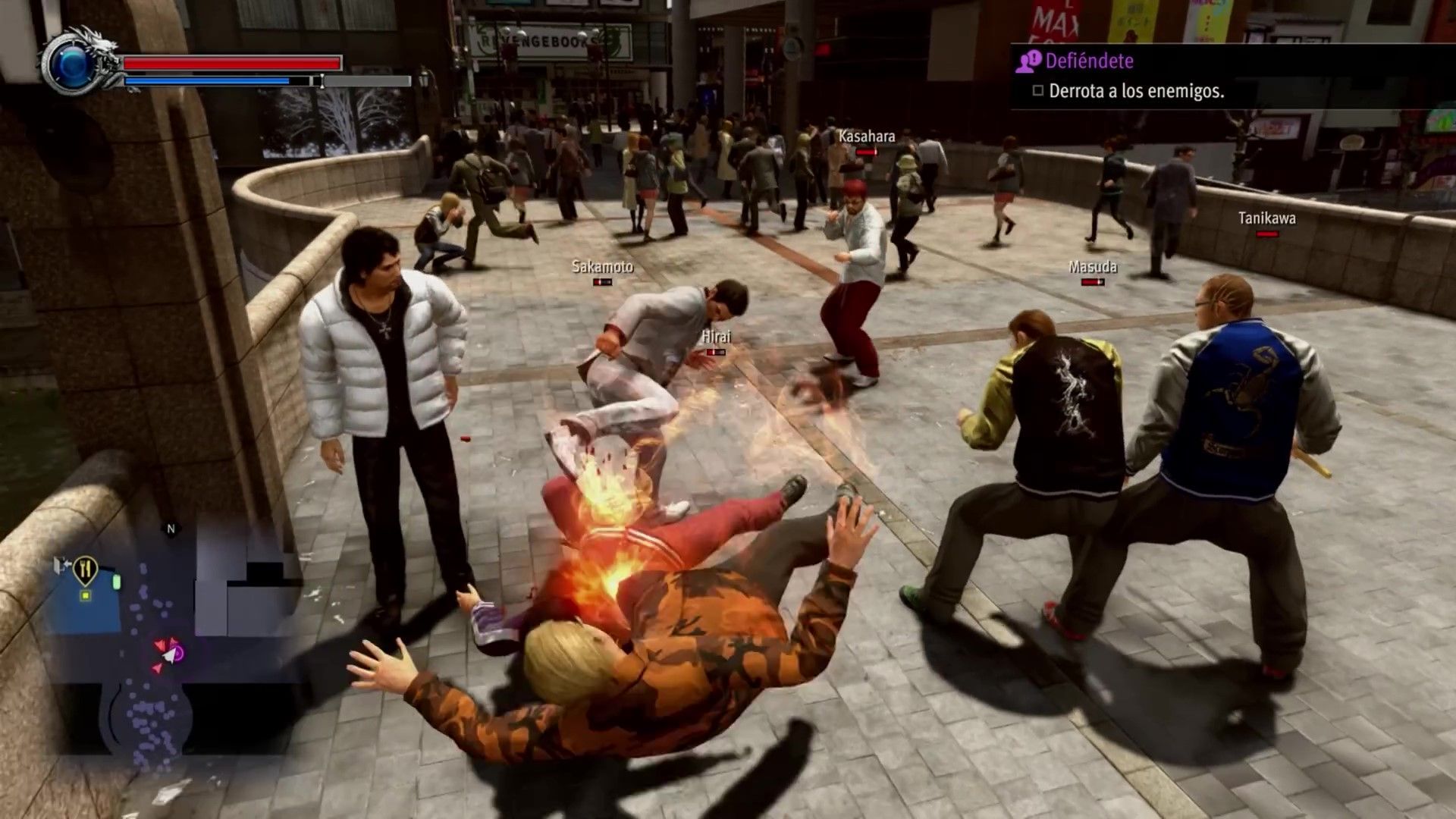This screenshot has width=1456, height=819.
Task: Click the green item pickup icon on minimap
Action: 117,582
